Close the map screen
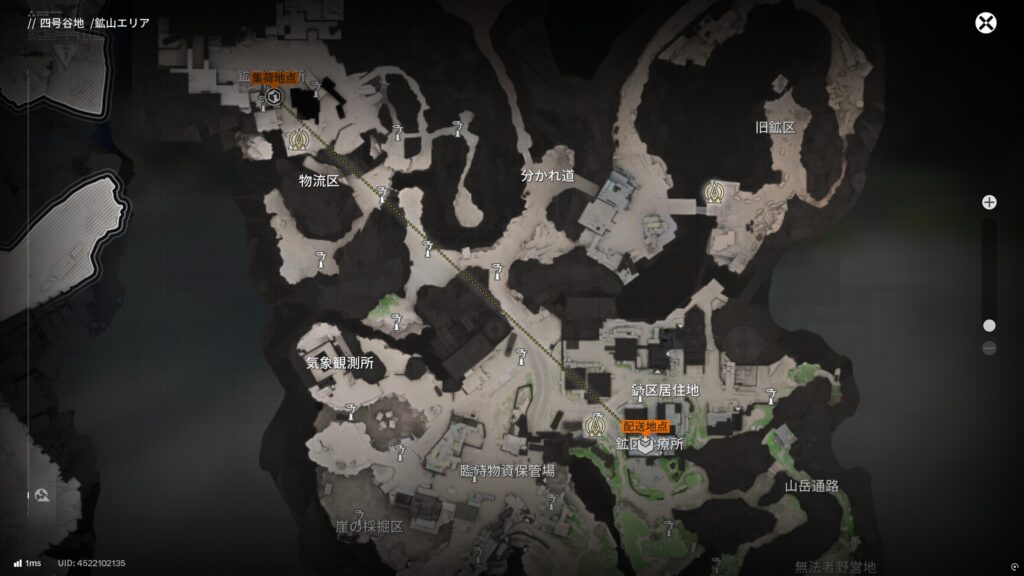Image resolution: width=1024 pixels, height=576 pixels. pos(987,24)
